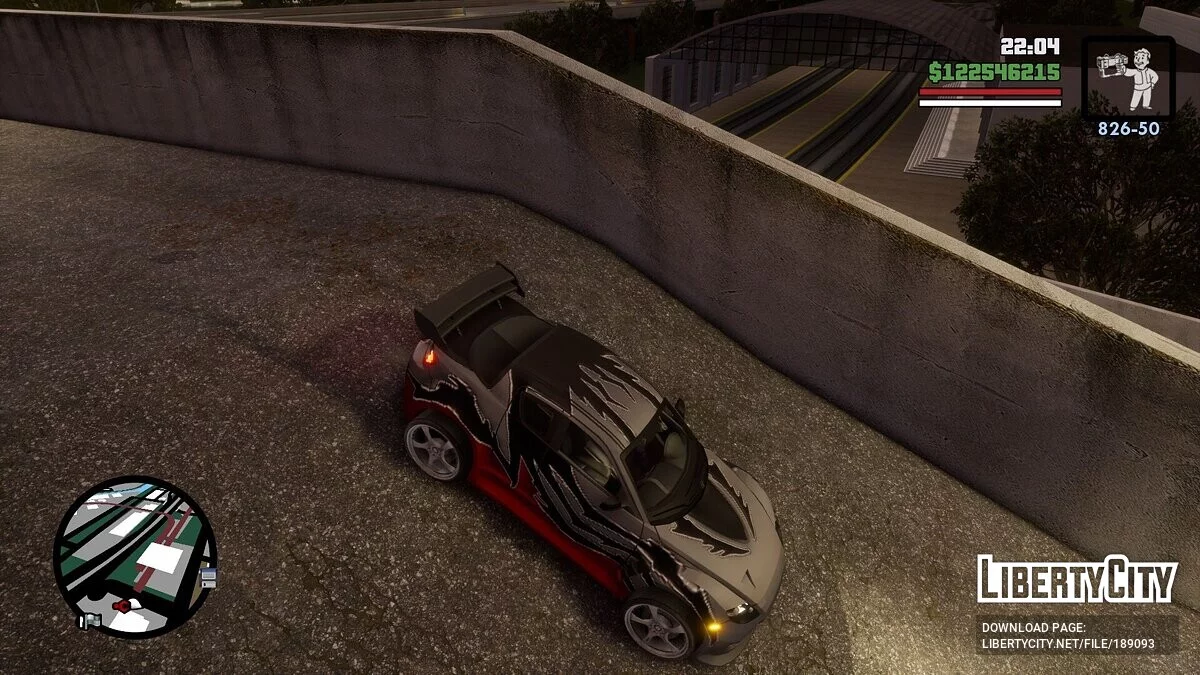This screenshot has height=675, width=1200.
Task: Select the red marker on the minimap
Action: 122,605
